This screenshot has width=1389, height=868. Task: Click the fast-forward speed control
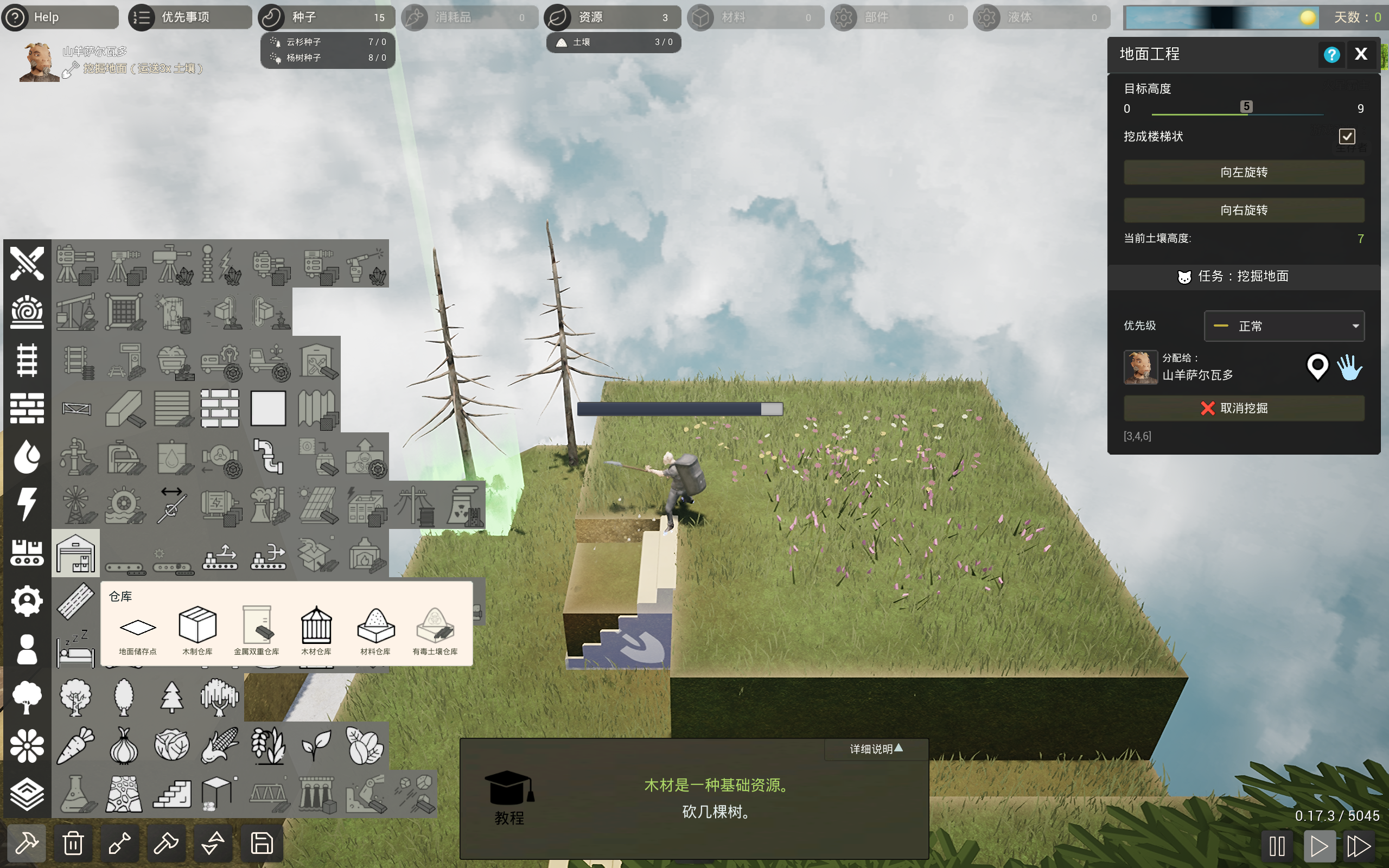click(1359, 845)
